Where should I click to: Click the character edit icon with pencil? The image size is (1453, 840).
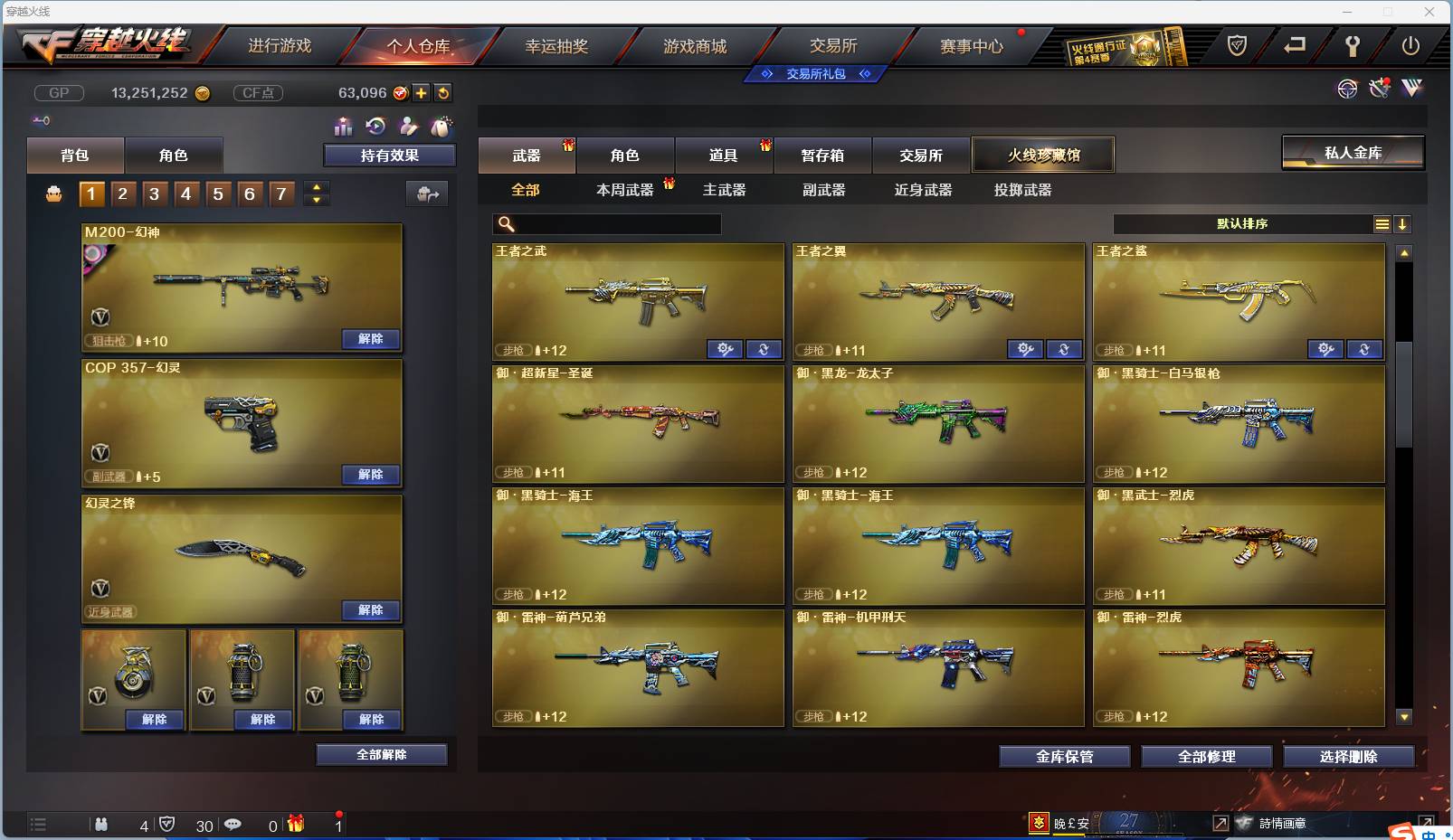pyautogui.click(x=409, y=127)
